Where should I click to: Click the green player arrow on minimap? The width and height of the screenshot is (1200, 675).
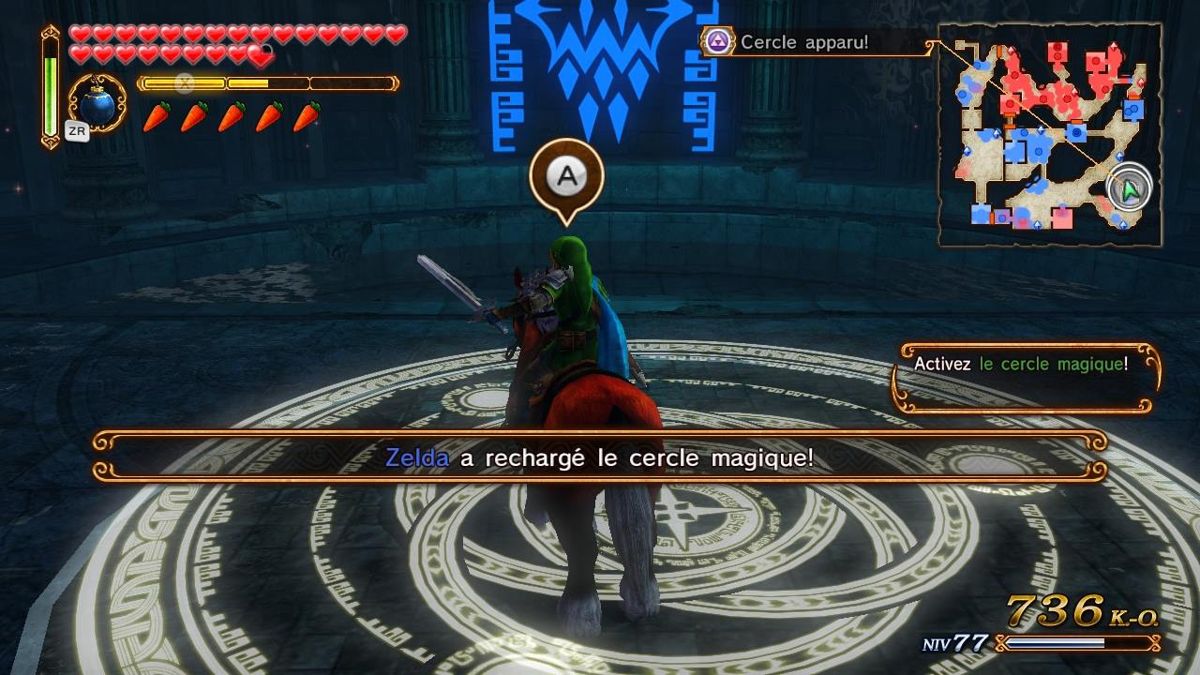(x=1131, y=188)
